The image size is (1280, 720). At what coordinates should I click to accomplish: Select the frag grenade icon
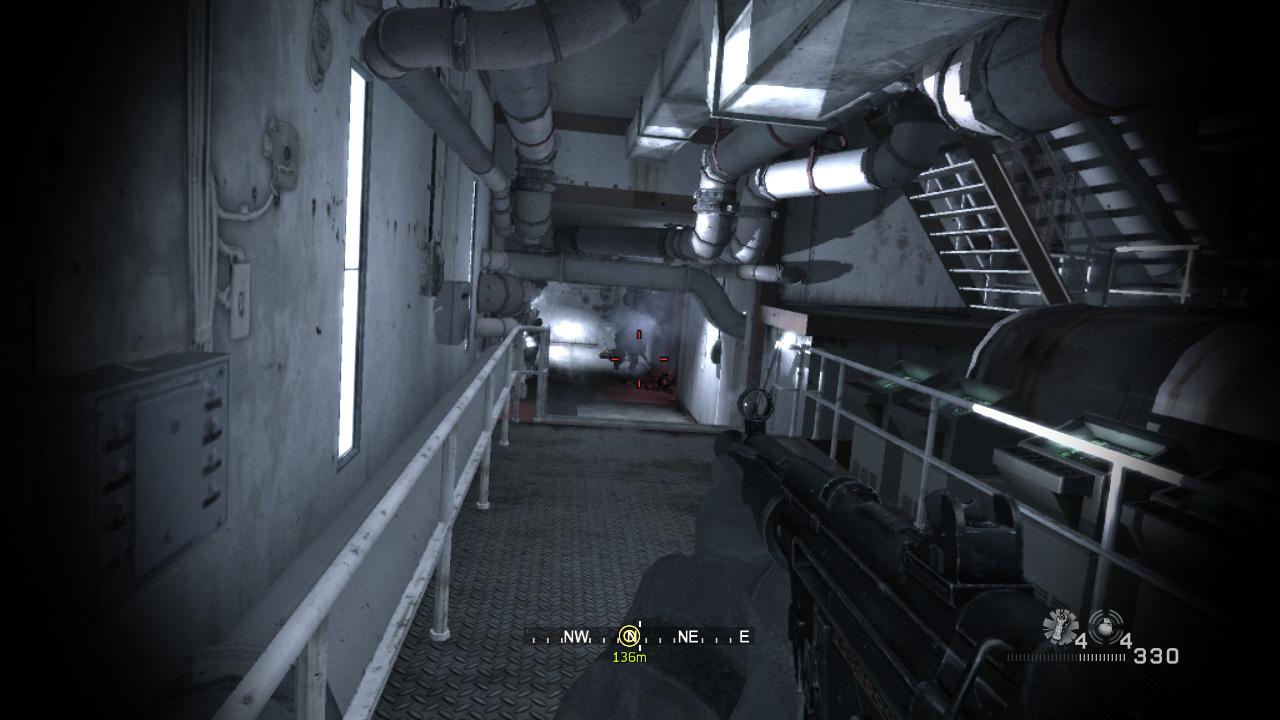coord(1105,627)
